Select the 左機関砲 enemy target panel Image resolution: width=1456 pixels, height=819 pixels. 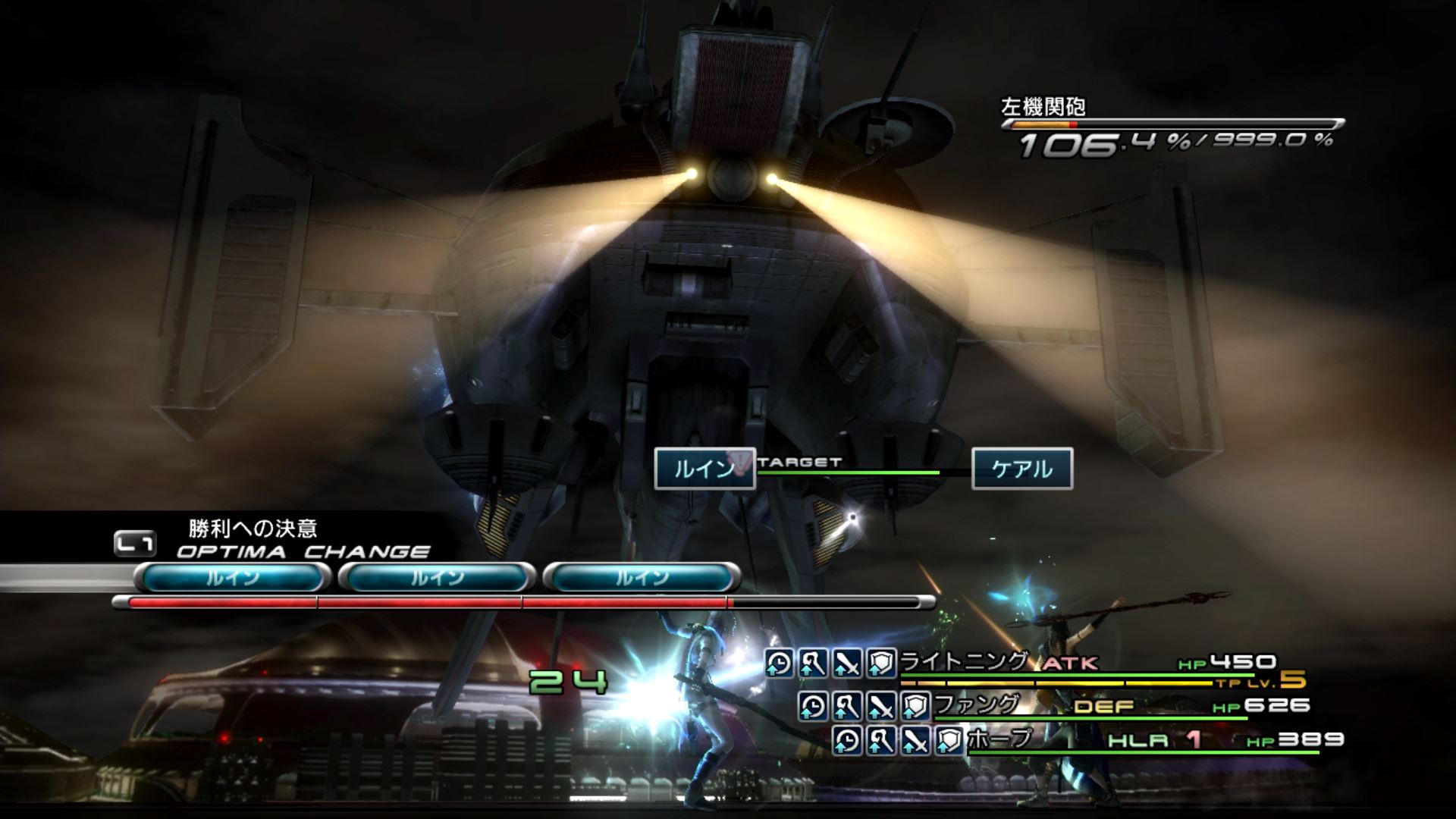click(1172, 129)
